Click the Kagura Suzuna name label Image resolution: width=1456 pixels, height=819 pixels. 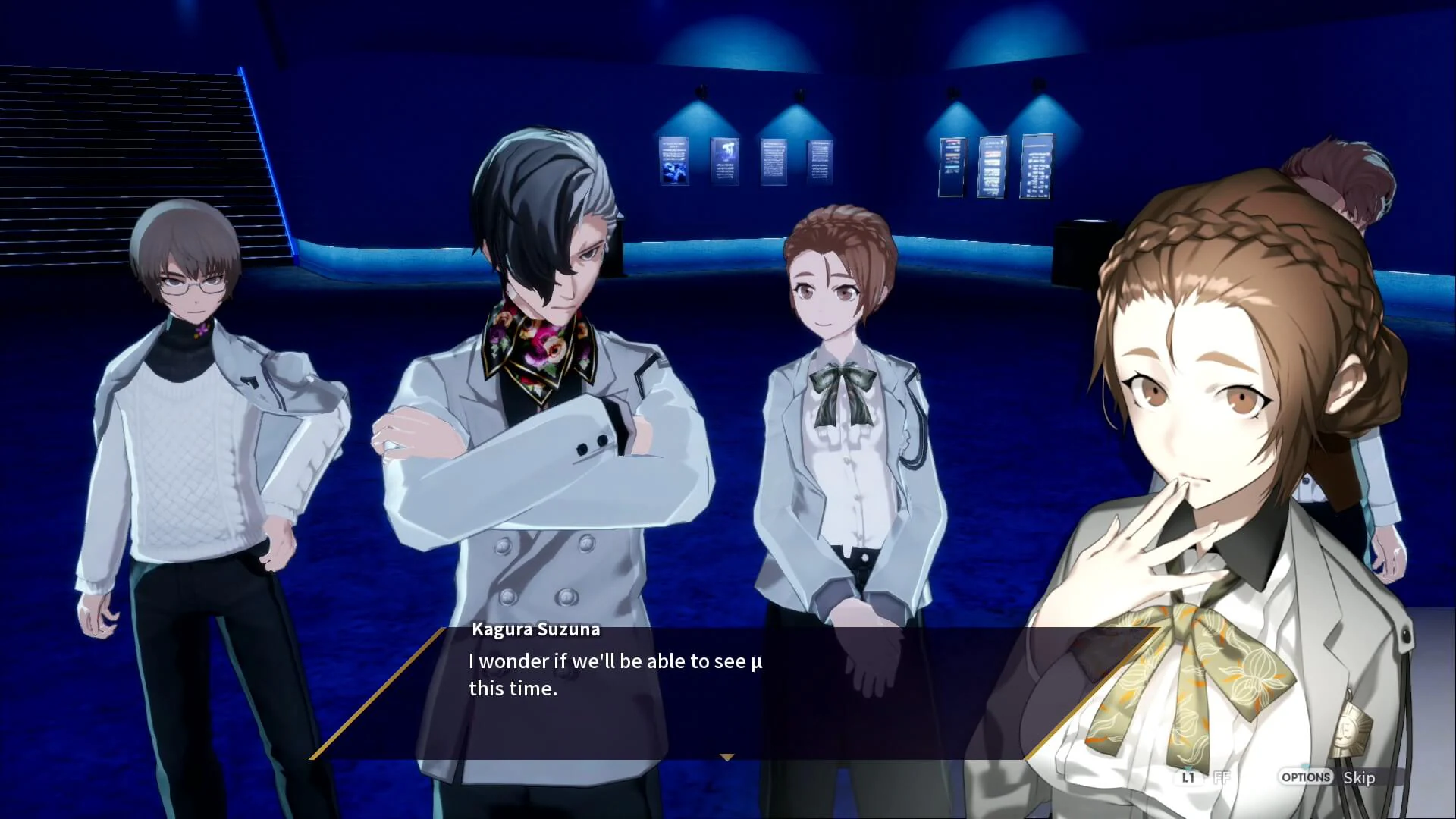(536, 629)
